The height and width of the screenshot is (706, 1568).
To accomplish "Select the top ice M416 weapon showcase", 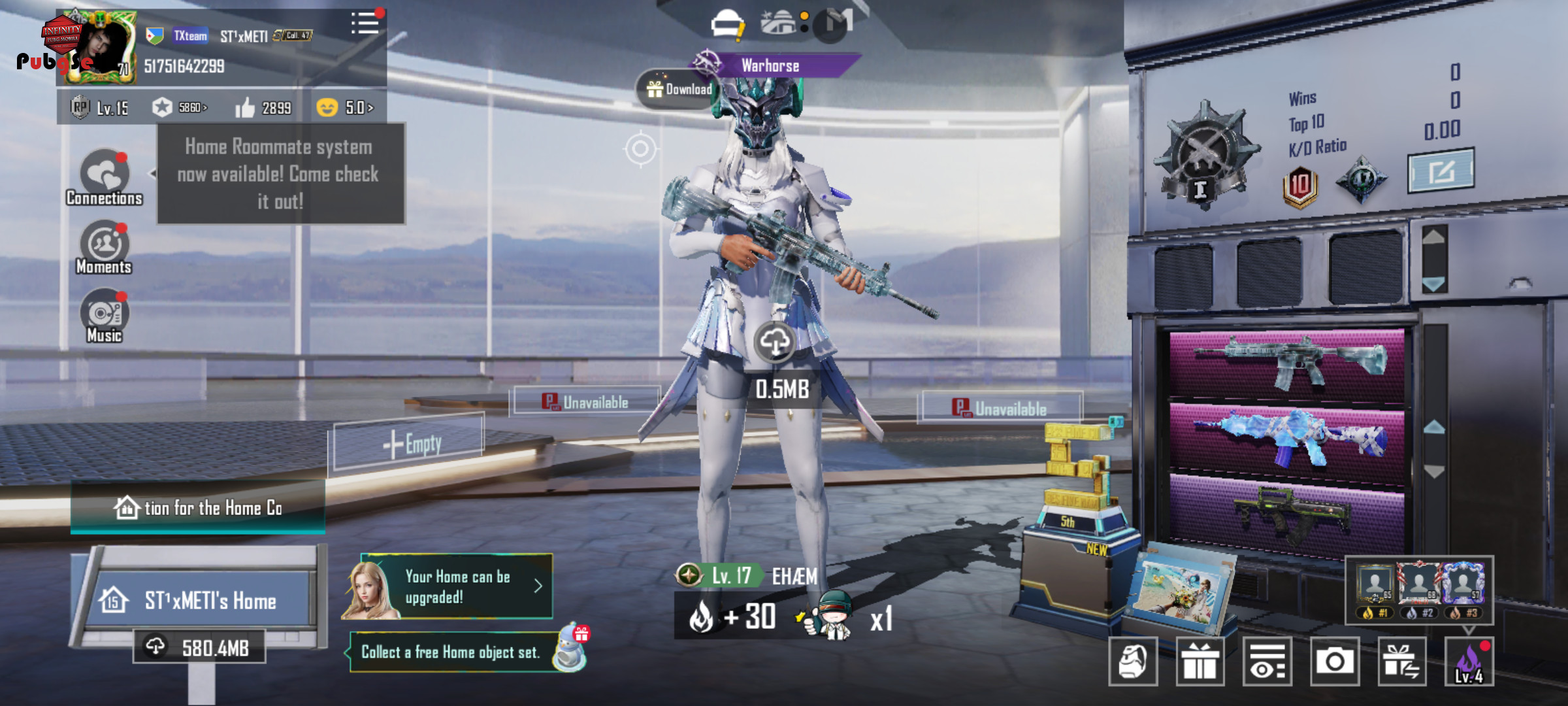I will pyautogui.click(x=1286, y=361).
